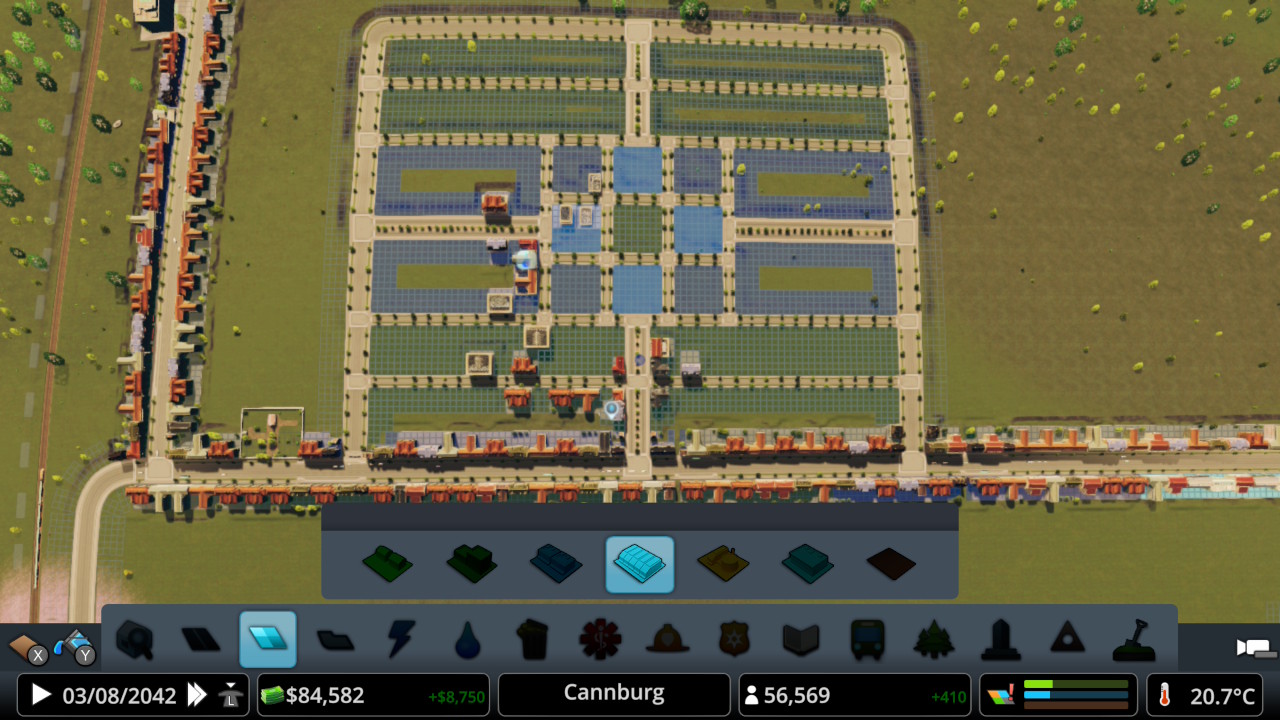Select the low-density commercial zone type
This screenshot has height=720, width=1280.
click(x=556, y=564)
